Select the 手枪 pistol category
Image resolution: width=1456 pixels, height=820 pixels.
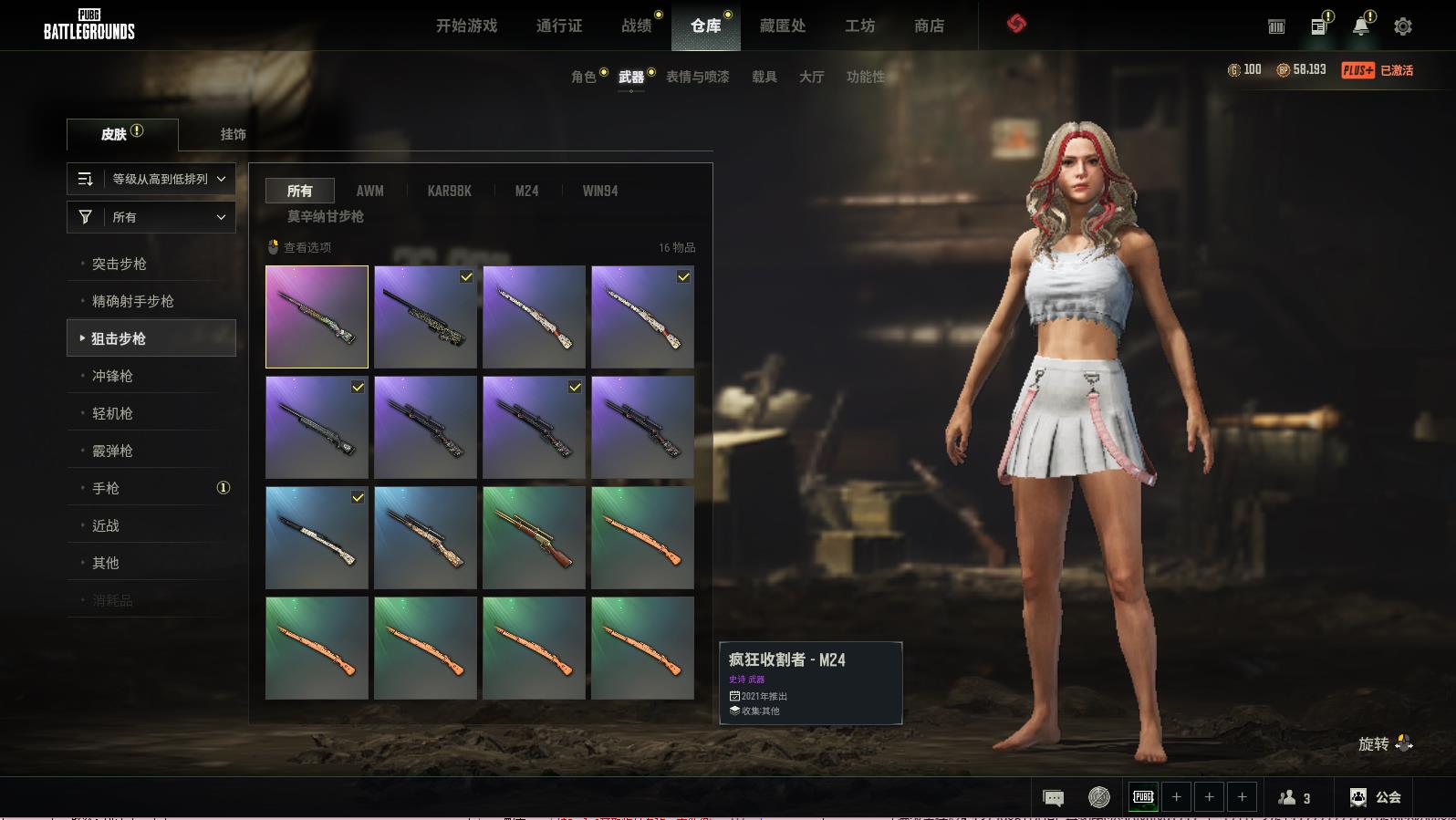pyautogui.click(x=106, y=488)
